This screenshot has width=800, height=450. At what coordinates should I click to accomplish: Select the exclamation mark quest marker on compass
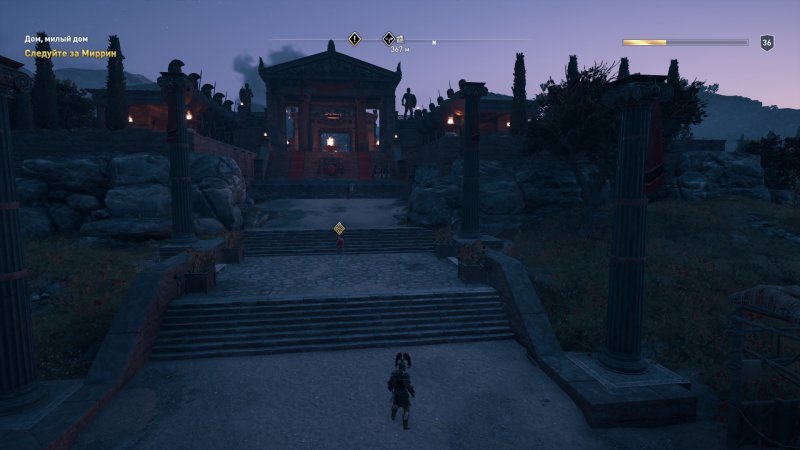click(x=354, y=39)
